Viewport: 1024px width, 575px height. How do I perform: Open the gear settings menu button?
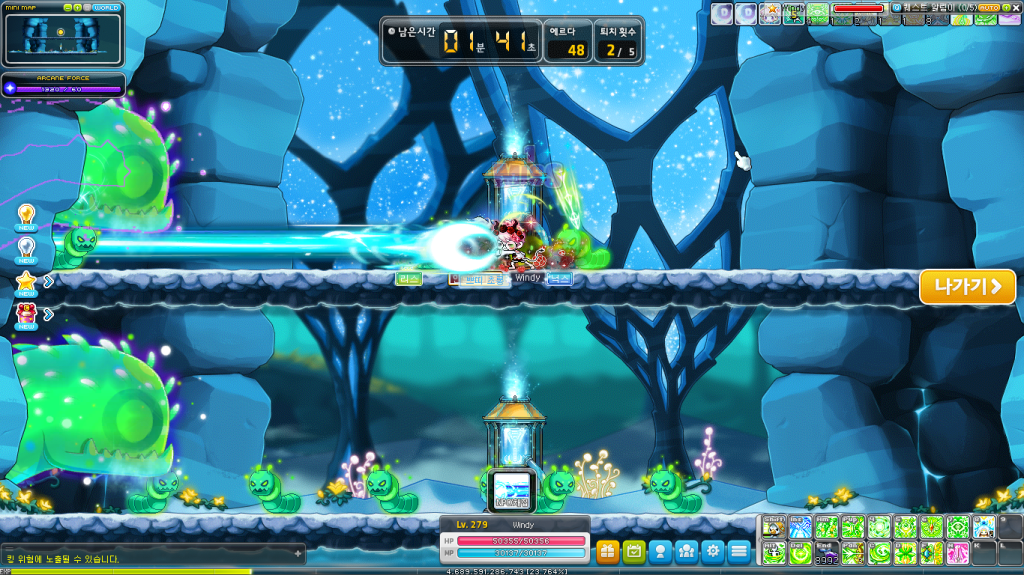pyautogui.click(x=712, y=550)
